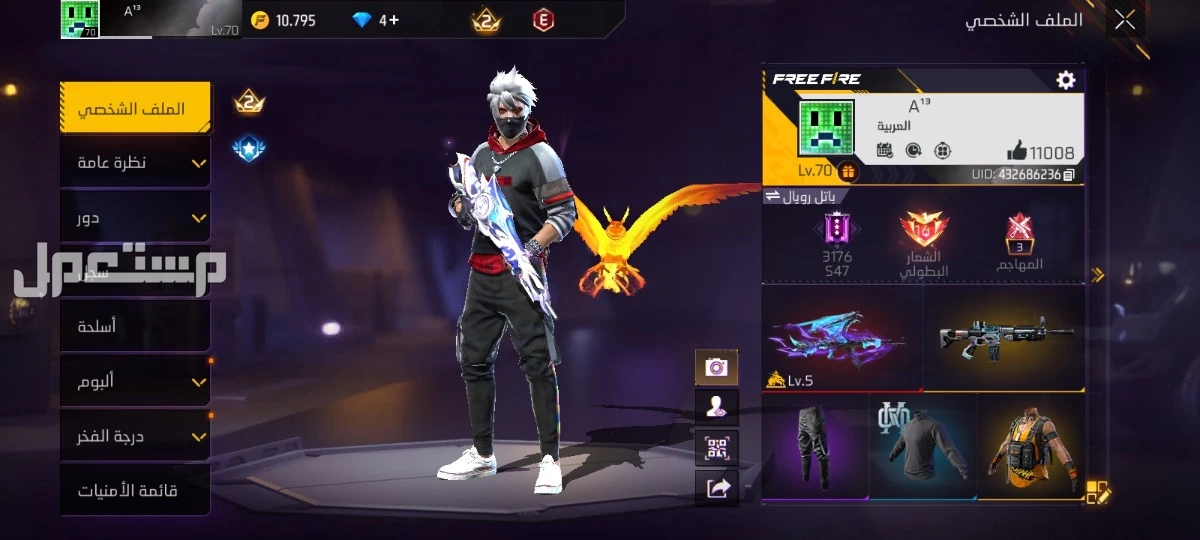The width and height of the screenshot is (1200, 540).
Task: Click the camera screenshot button
Action: coord(716,367)
